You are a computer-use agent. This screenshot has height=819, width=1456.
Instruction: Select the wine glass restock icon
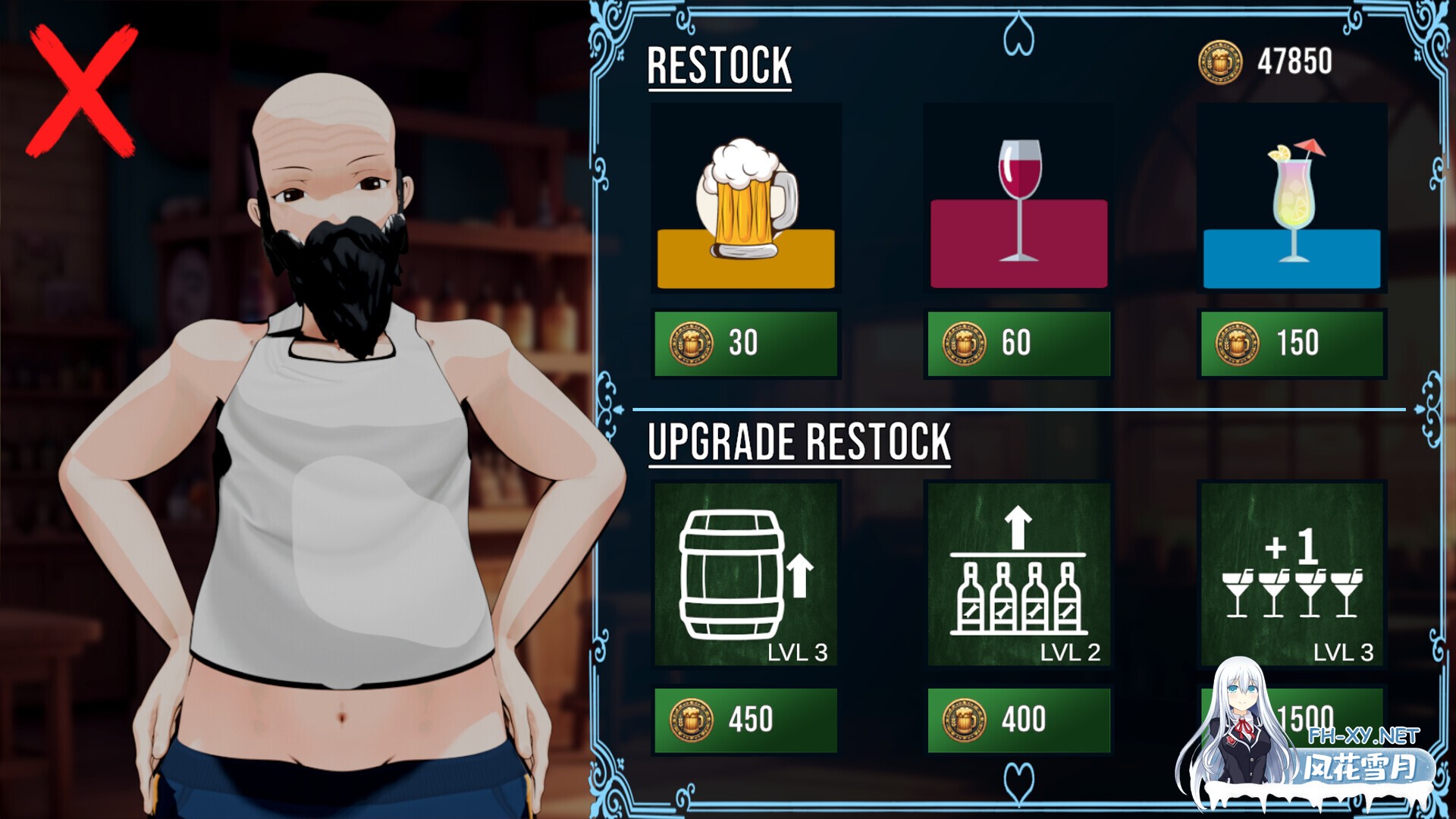tap(1019, 199)
